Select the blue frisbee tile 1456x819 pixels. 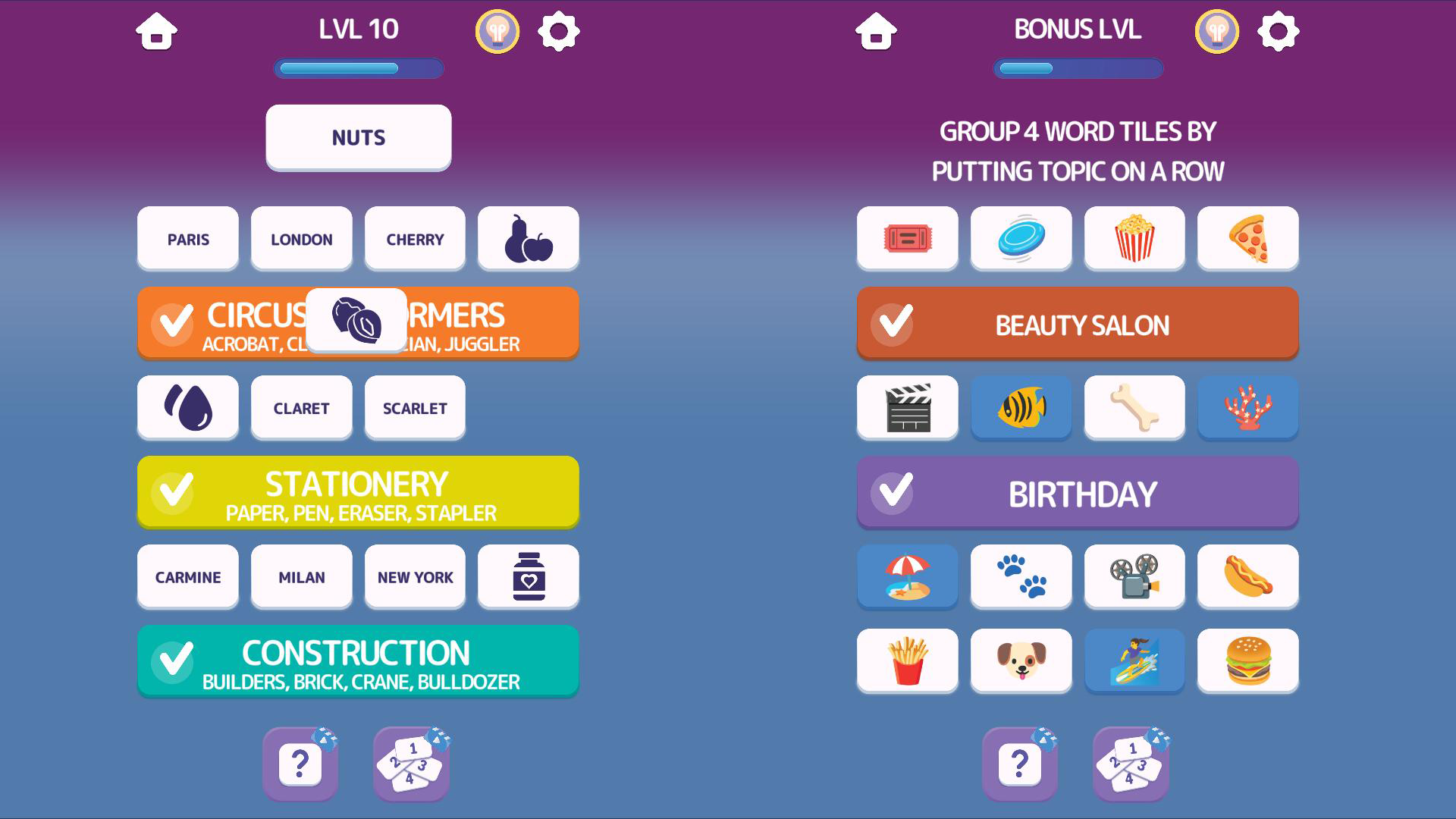click(x=1020, y=238)
